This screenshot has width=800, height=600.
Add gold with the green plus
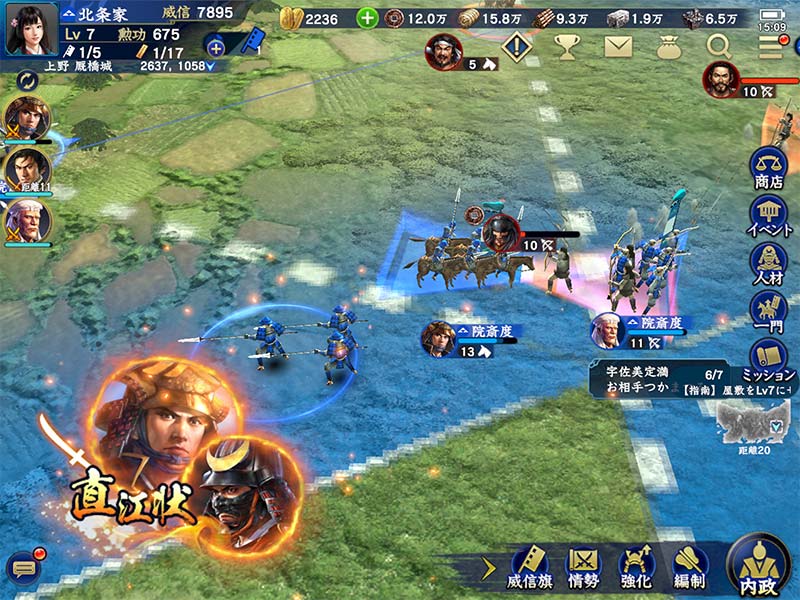[368, 18]
